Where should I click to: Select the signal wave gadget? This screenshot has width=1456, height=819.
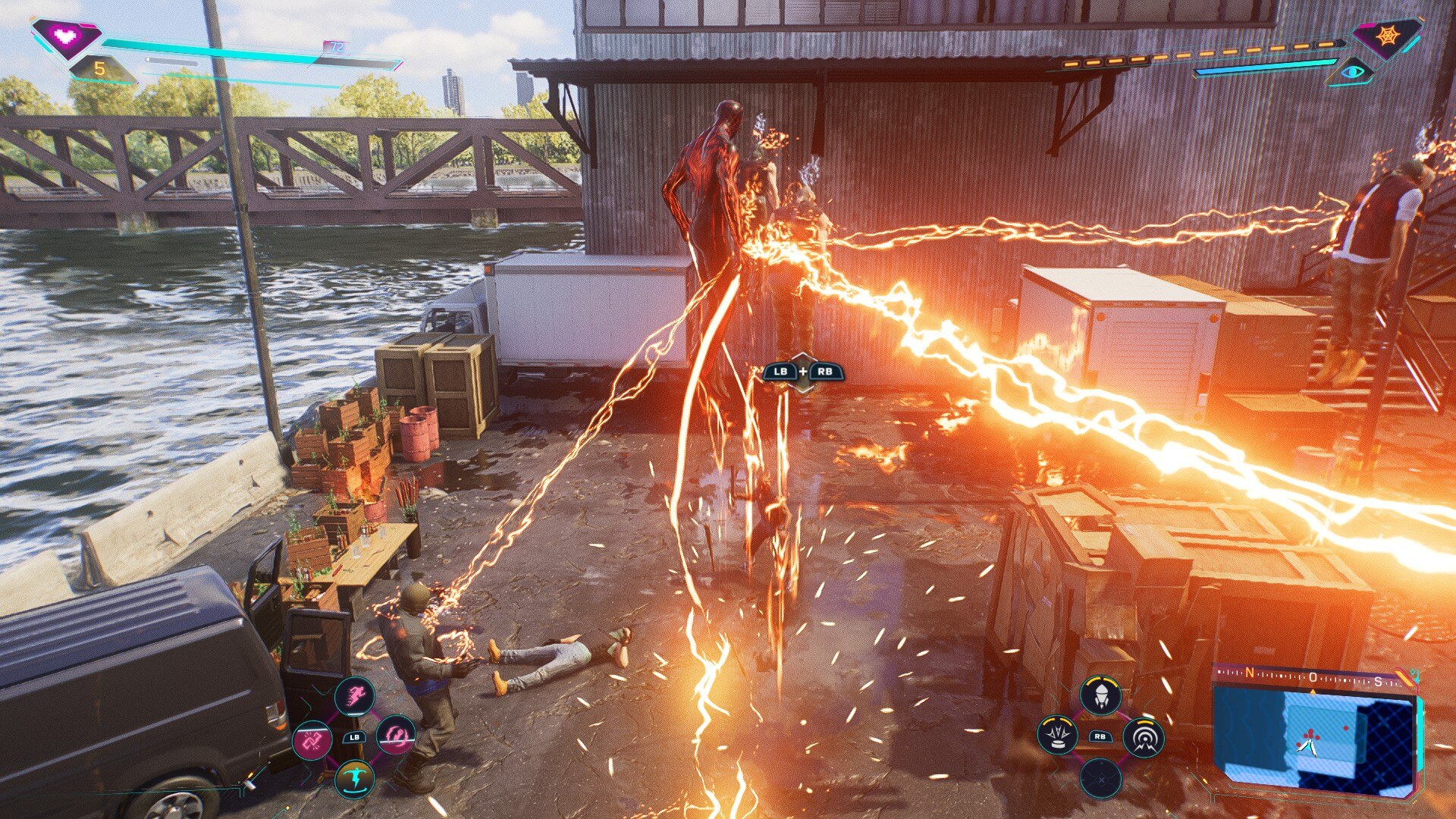pyautogui.click(x=1143, y=736)
